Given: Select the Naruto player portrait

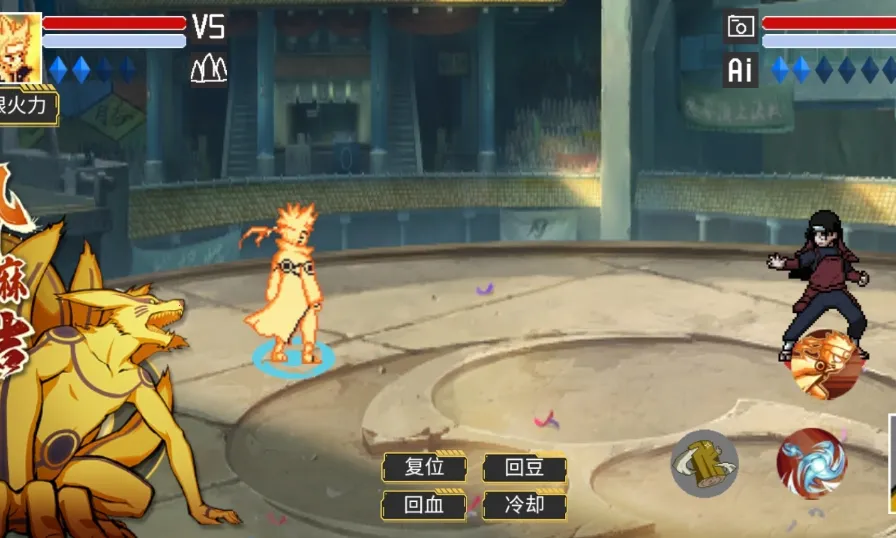Looking at the screenshot, I should pyautogui.click(x=20, y=47).
